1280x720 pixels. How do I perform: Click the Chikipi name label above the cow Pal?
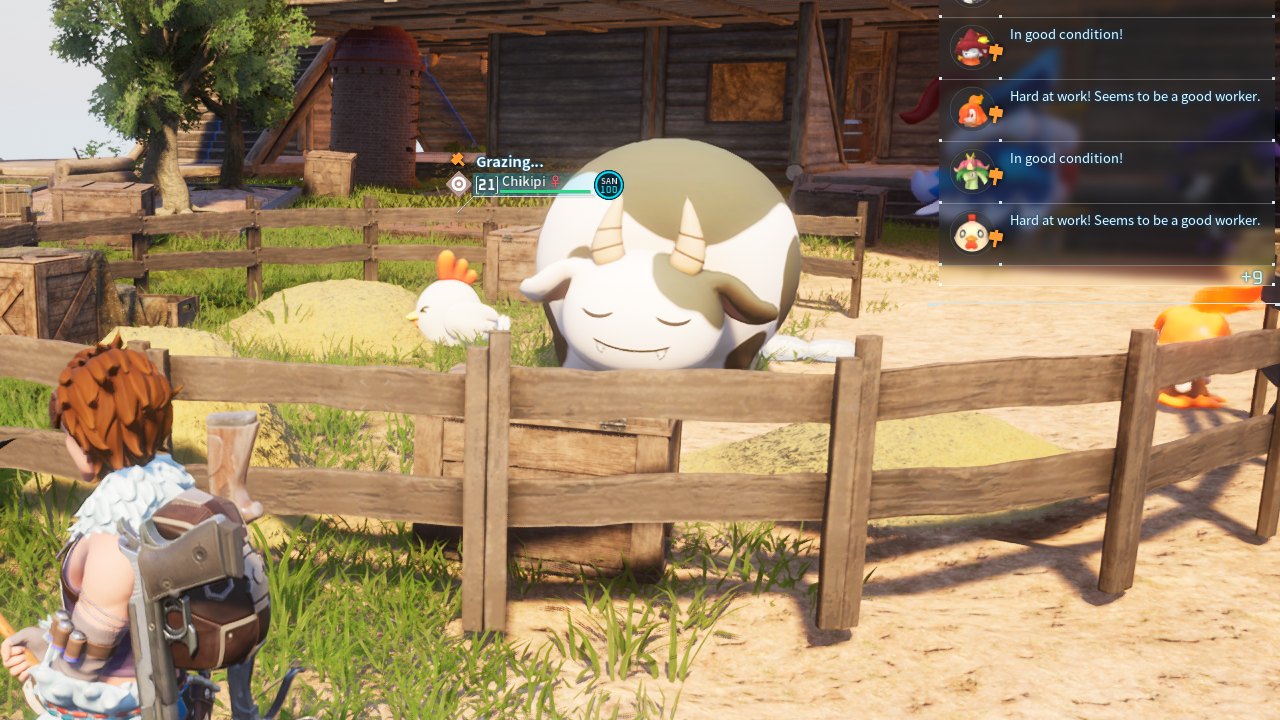click(x=523, y=182)
